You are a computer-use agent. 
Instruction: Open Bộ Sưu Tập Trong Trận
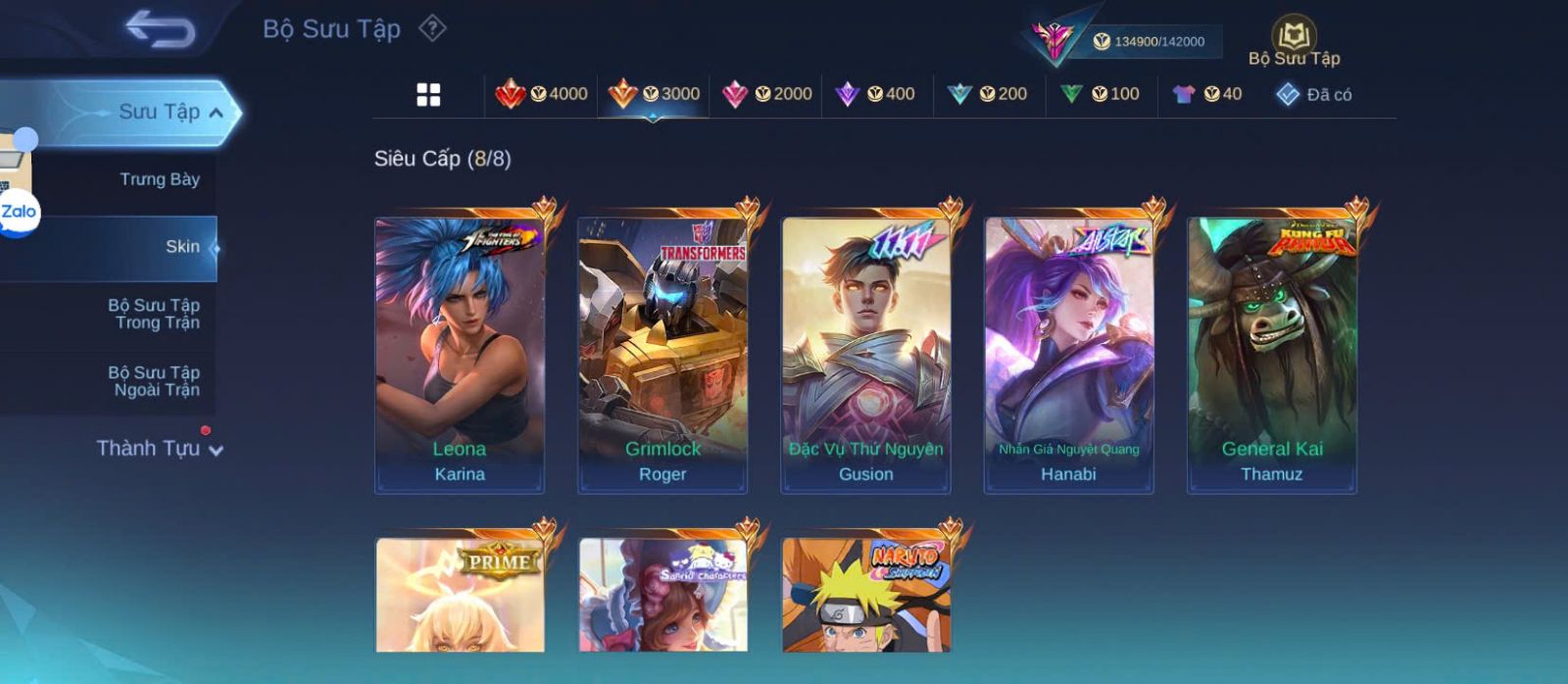point(154,314)
